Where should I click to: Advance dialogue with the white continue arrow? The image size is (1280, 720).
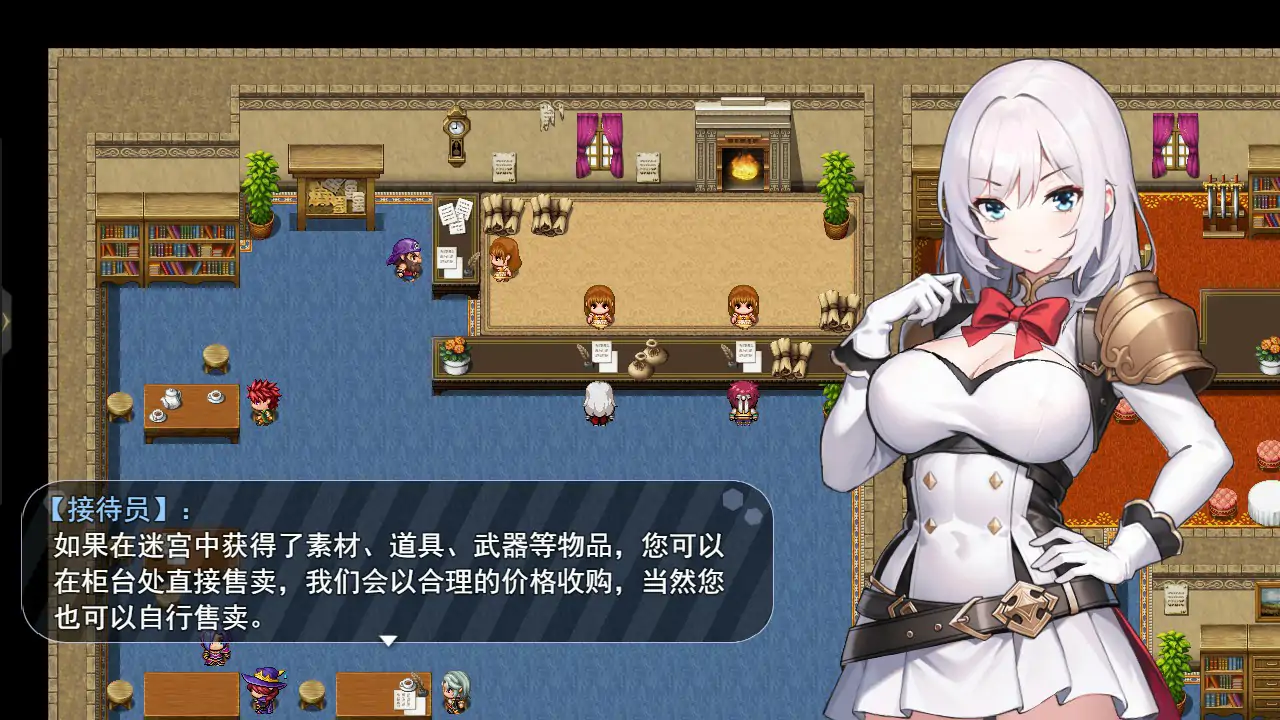coord(389,640)
